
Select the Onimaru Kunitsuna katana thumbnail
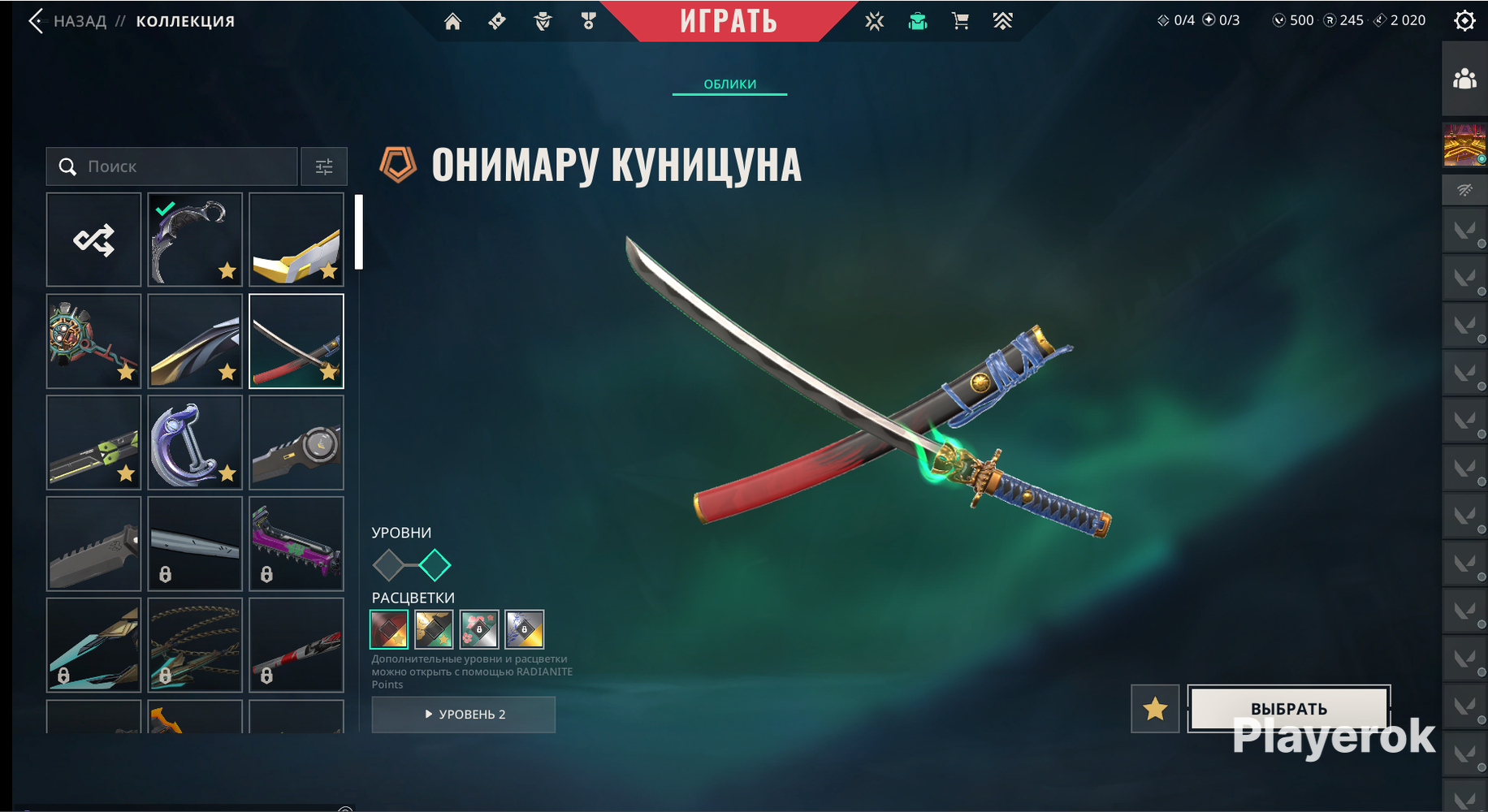(296, 341)
